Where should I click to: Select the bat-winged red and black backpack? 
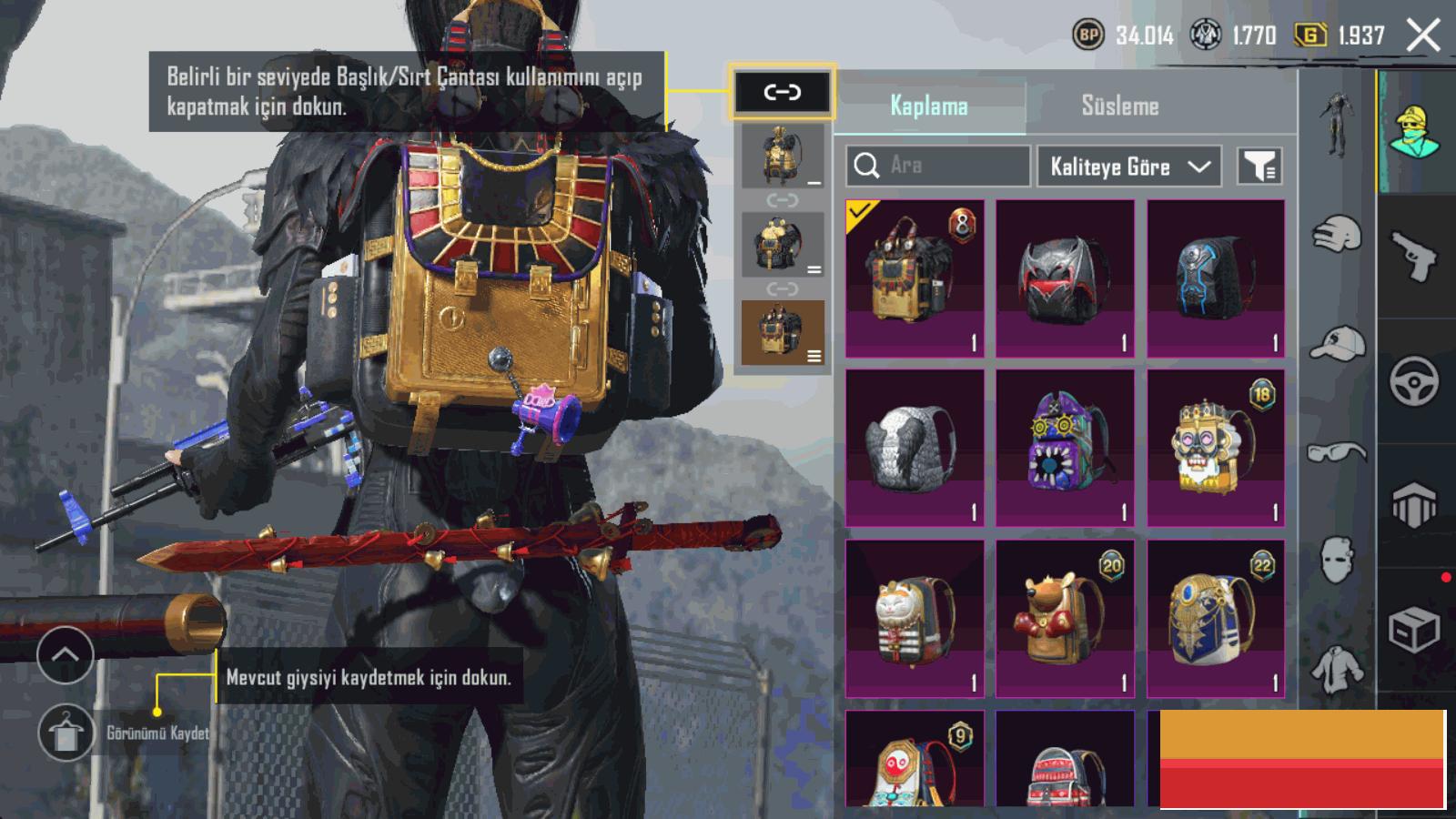[x=1065, y=278]
